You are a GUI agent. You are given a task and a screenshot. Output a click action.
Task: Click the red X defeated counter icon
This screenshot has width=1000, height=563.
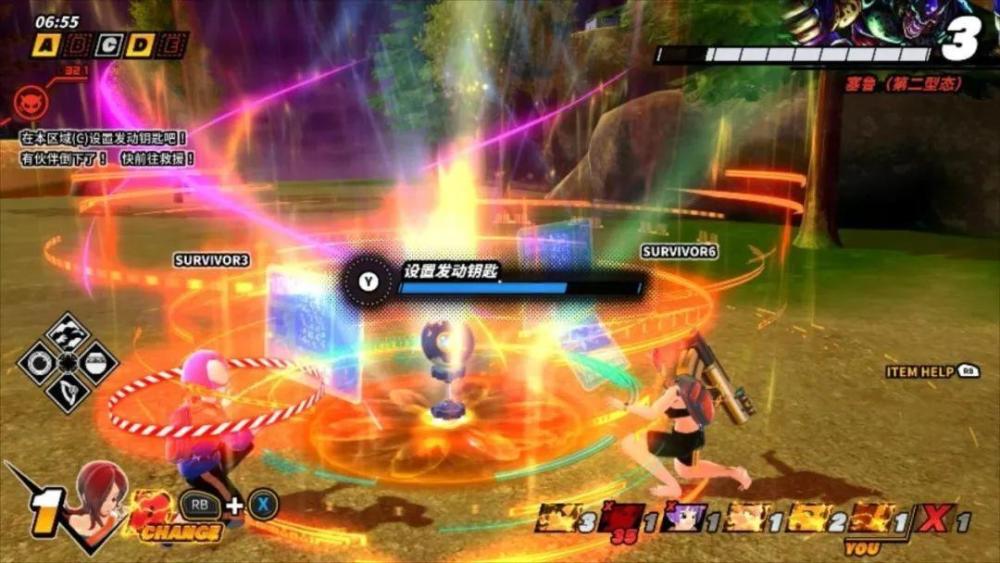932,519
